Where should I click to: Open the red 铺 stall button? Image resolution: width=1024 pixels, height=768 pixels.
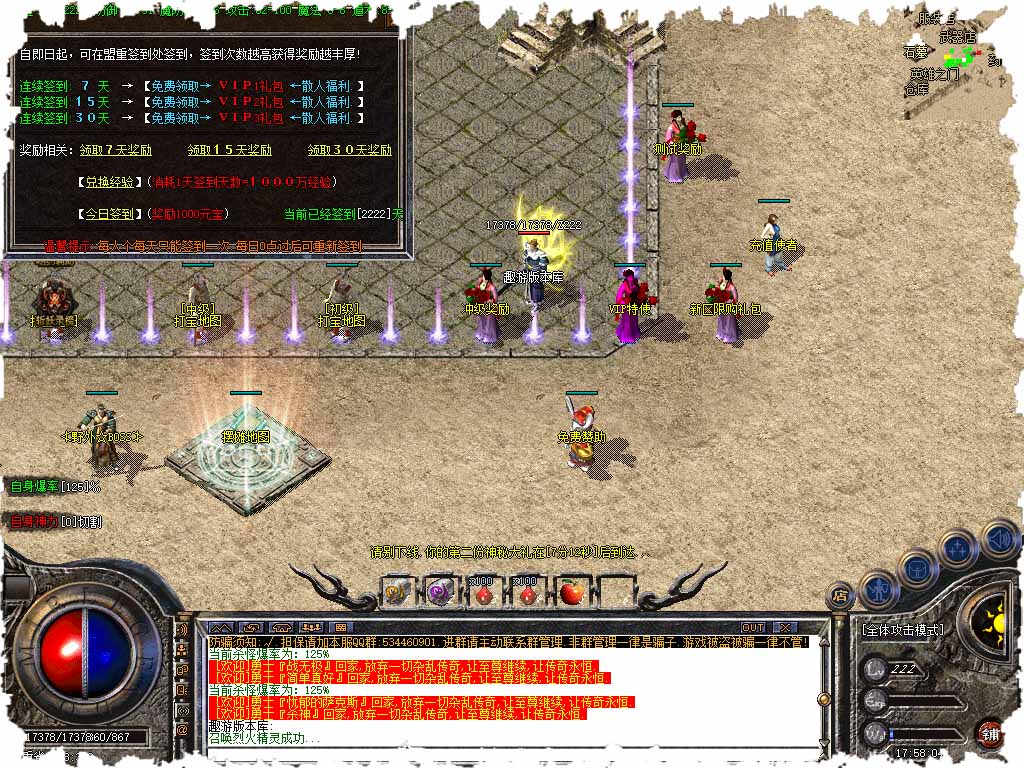pyautogui.click(x=990, y=732)
